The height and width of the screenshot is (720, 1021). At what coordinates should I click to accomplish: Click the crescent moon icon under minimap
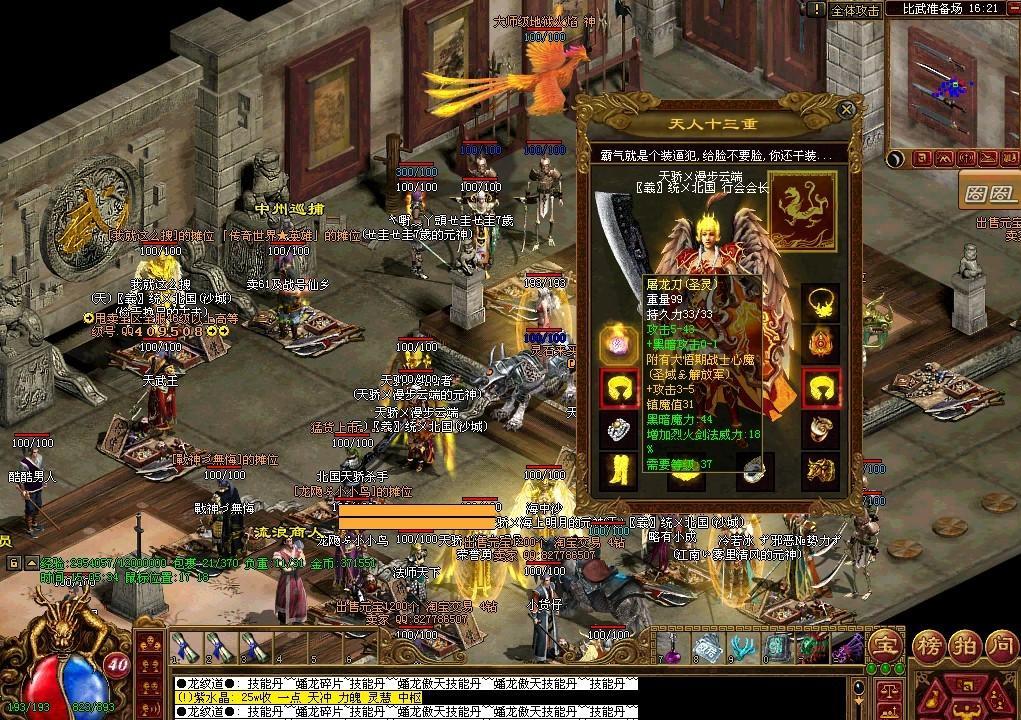(899, 159)
